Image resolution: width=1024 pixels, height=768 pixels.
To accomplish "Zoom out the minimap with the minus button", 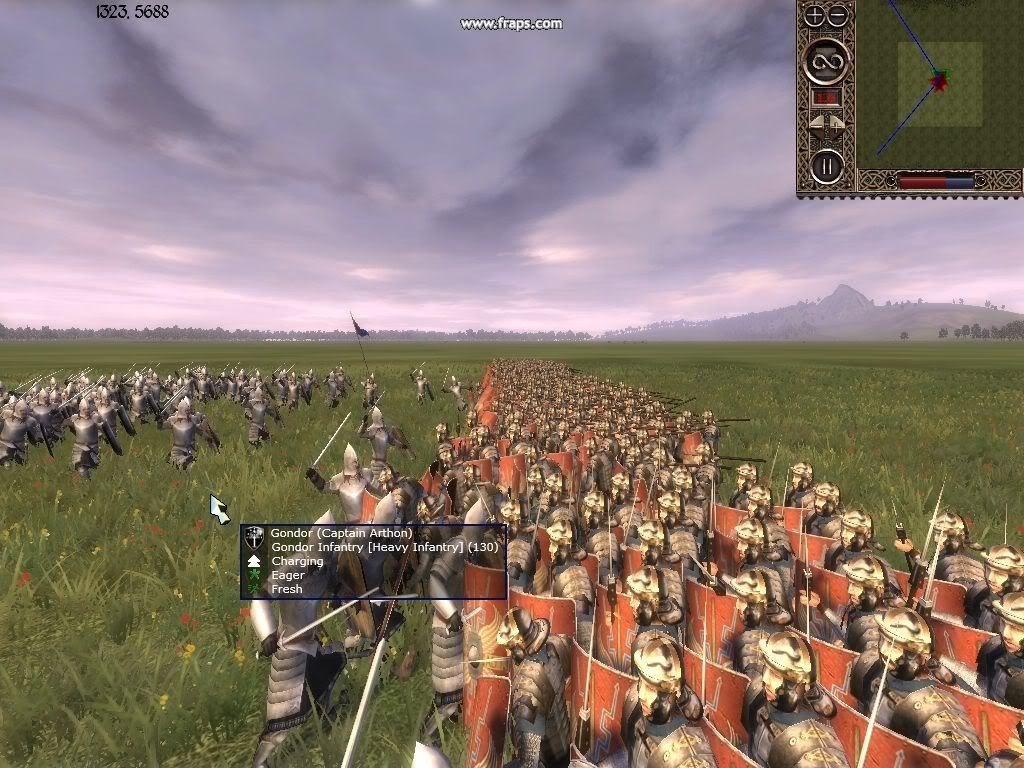I will 838,15.
